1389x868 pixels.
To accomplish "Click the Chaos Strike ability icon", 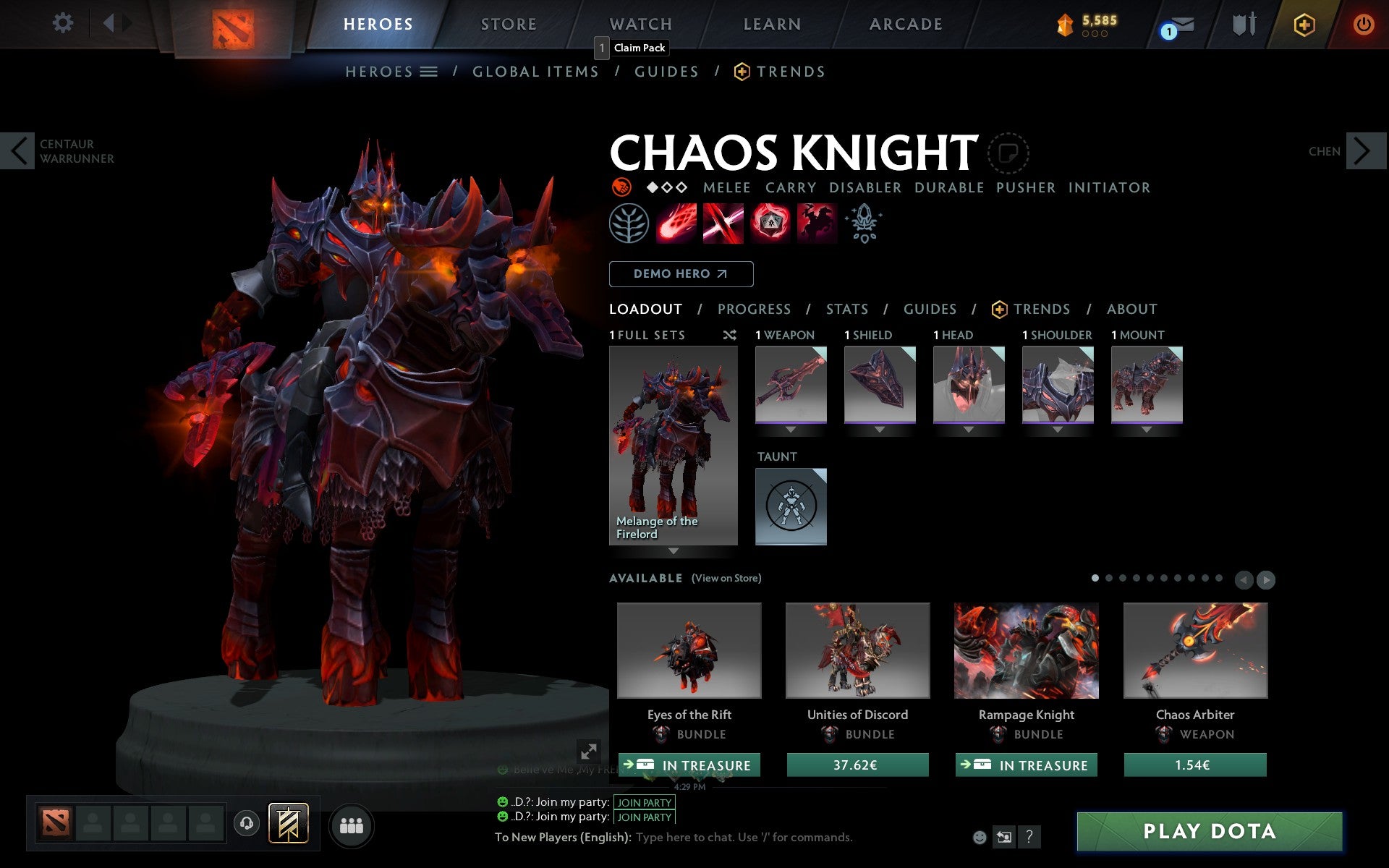I will pyautogui.click(x=770, y=224).
